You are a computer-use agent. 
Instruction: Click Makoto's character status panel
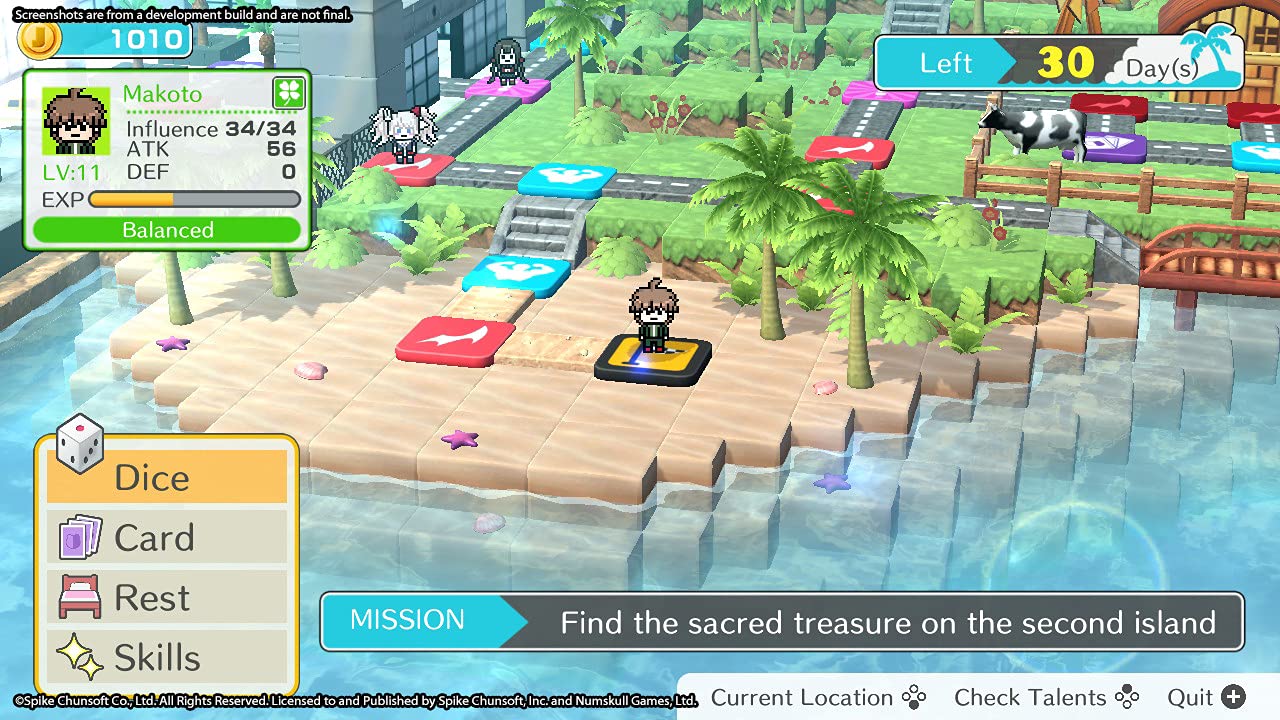(167, 160)
